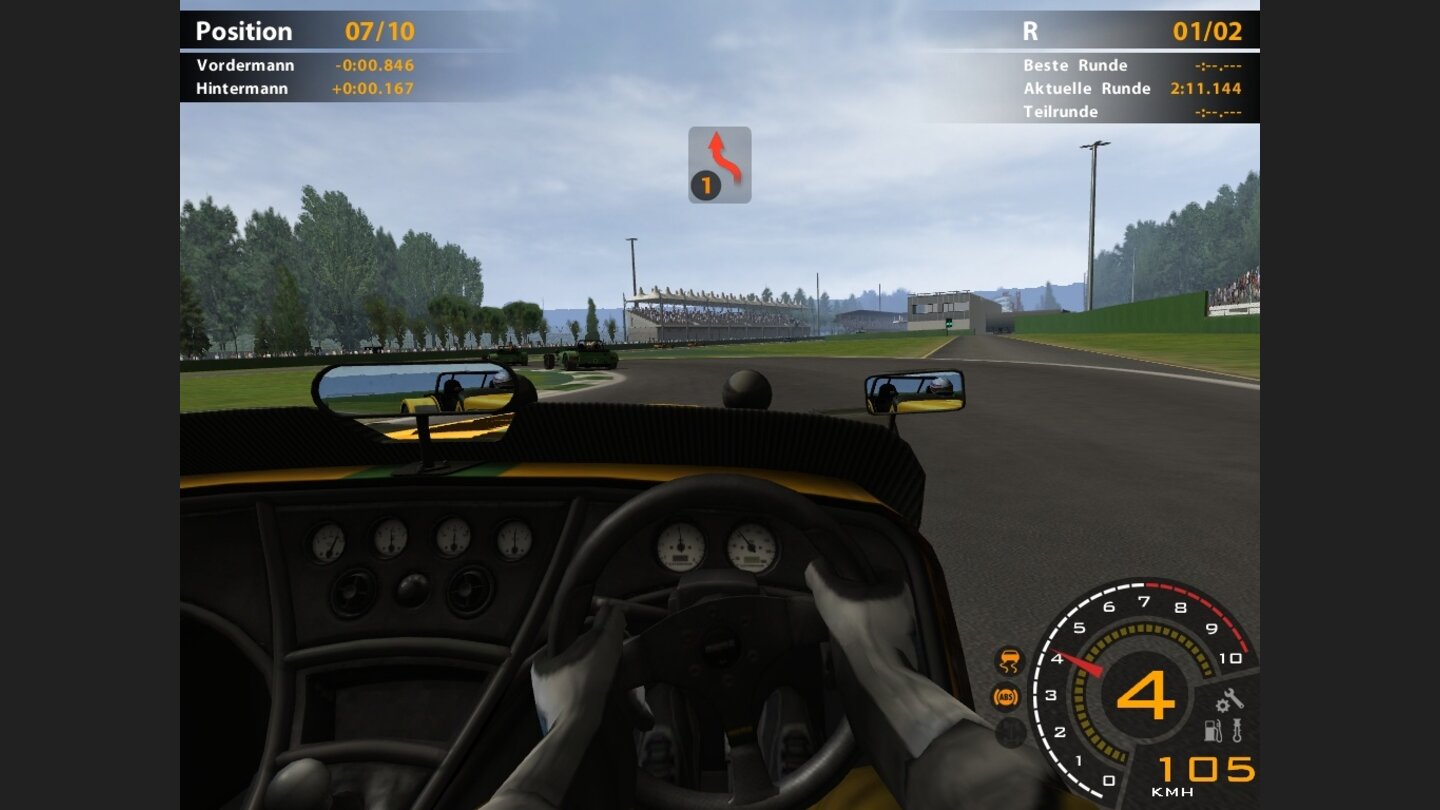Click the fuel pump icon on the HUD
Image resolution: width=1440 pixels, height=810 pixels.
[1212, 731]
